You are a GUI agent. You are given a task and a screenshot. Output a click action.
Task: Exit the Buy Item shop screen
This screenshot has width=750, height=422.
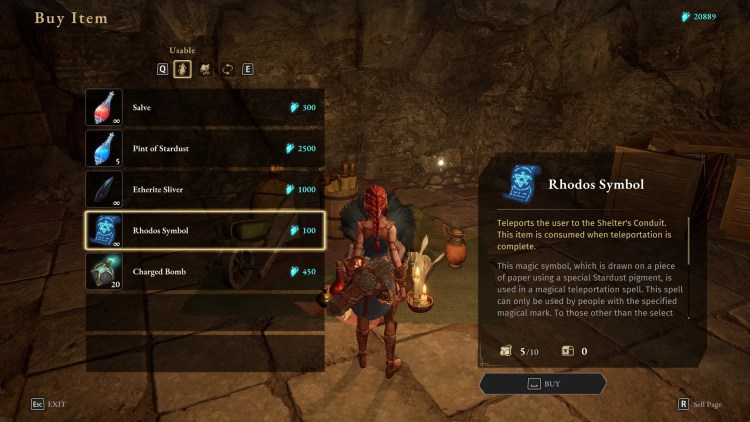point(48,404)
